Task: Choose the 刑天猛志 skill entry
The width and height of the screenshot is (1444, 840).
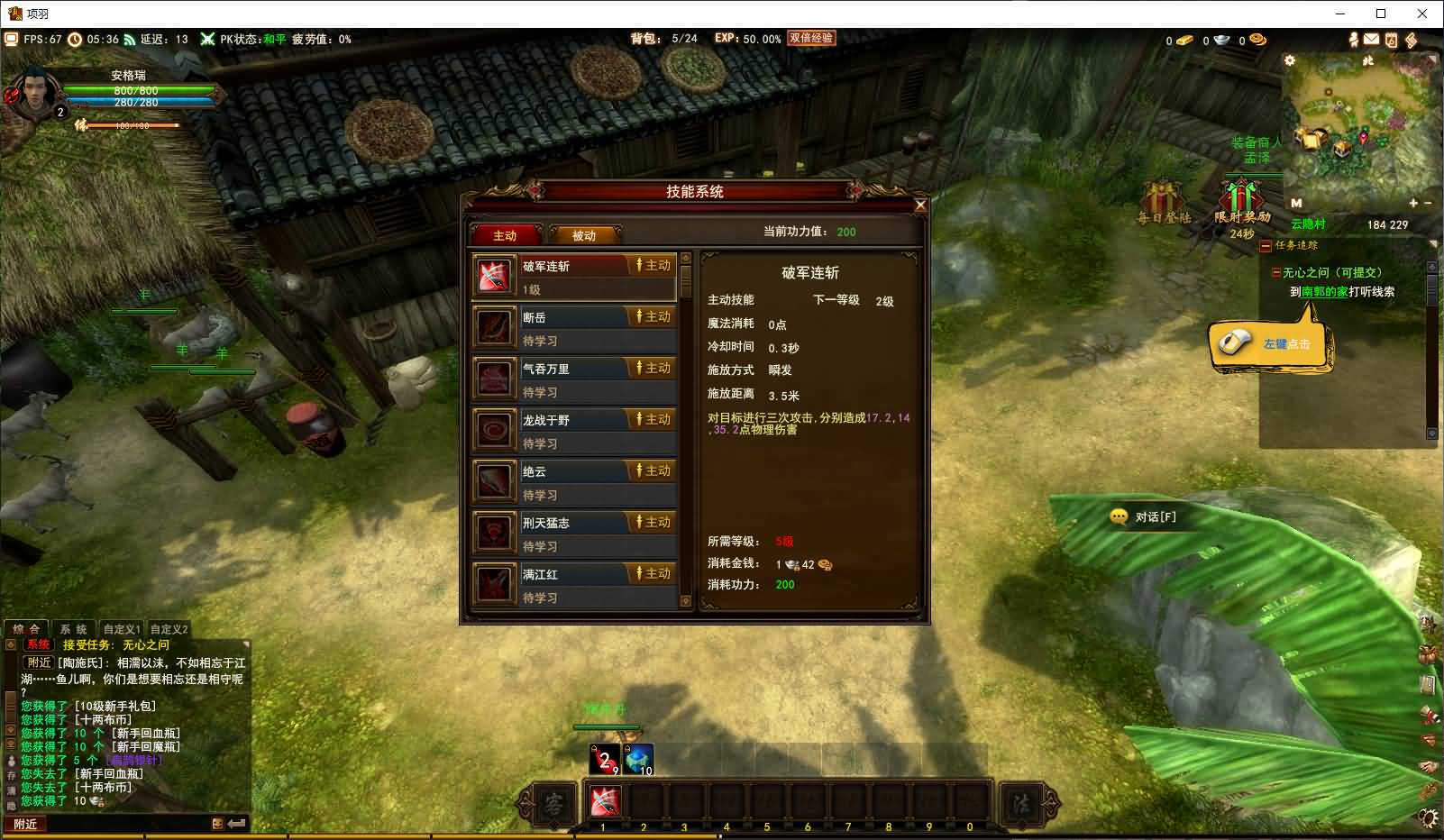Action: 574,534
